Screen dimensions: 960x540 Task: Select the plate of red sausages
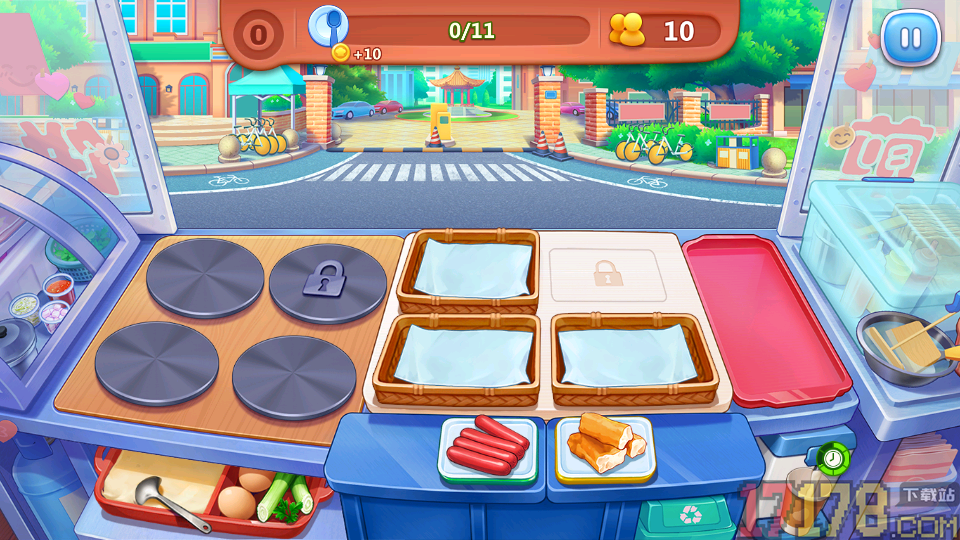point(487,448)
